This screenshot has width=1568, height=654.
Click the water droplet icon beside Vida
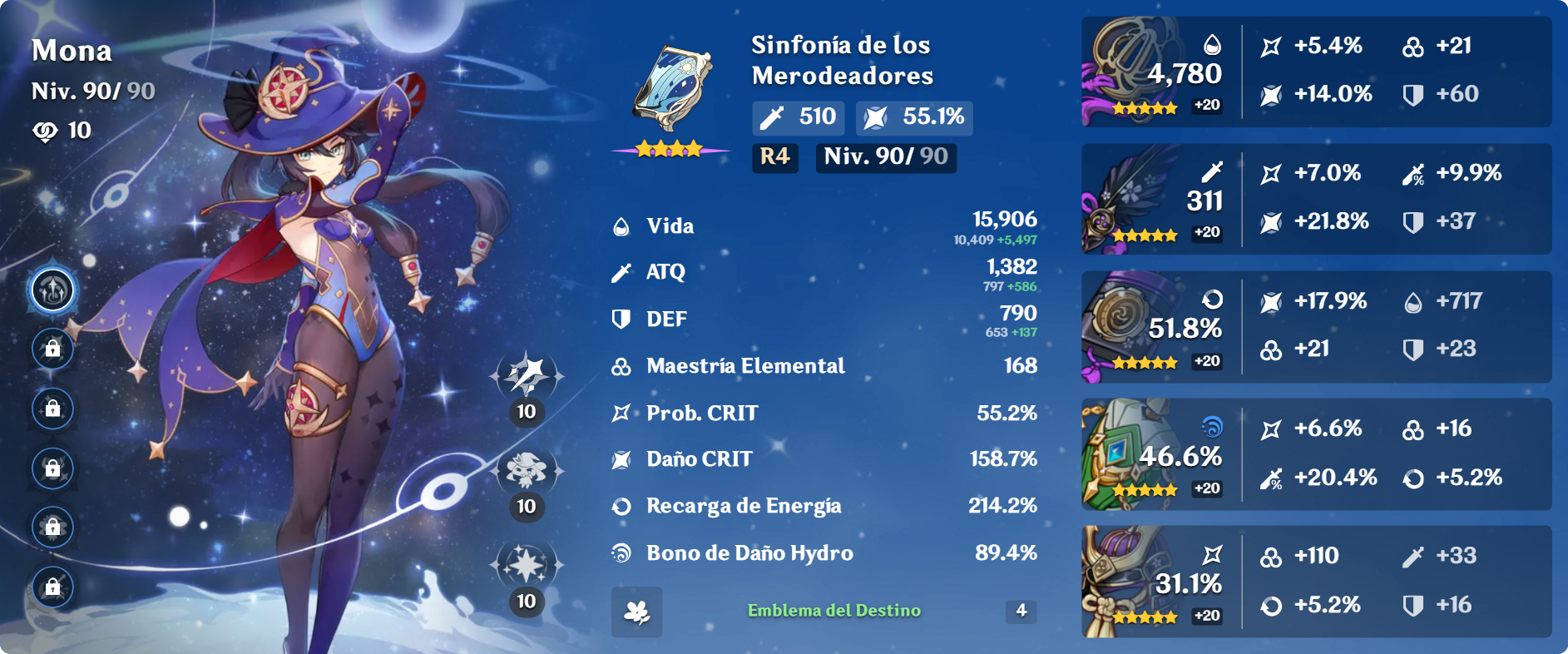click(620, 225)
